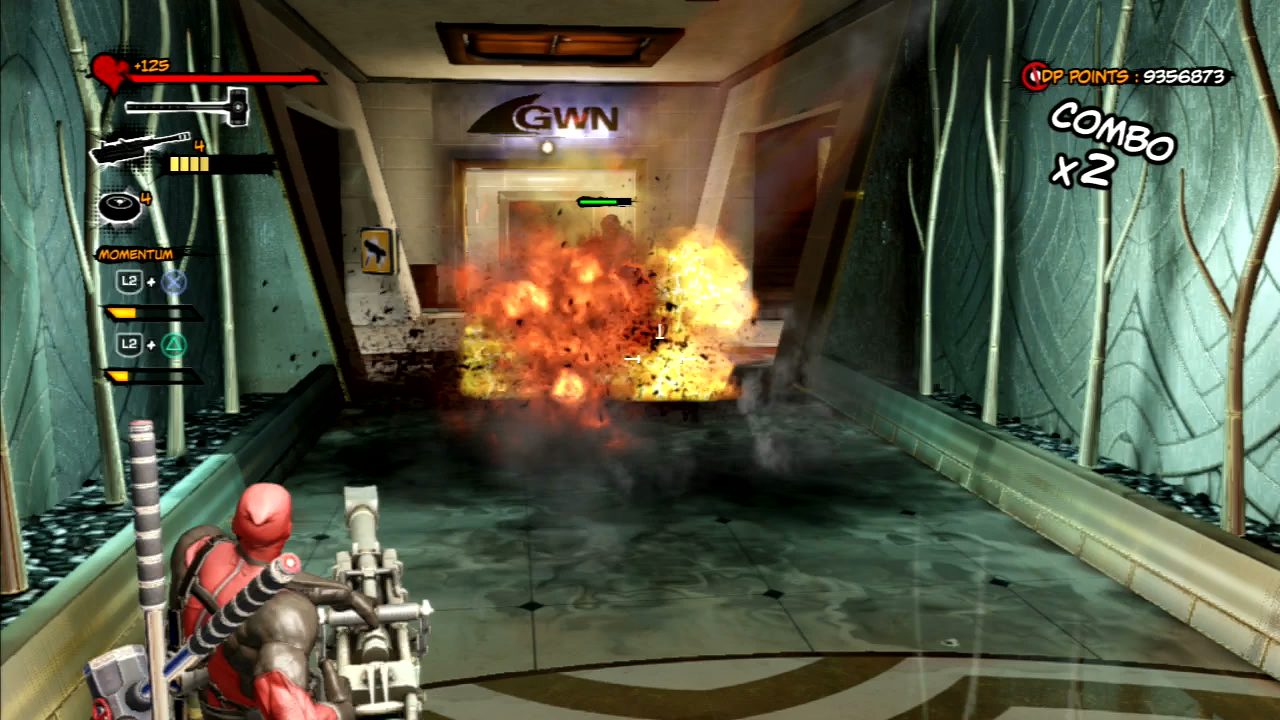Select the L2 button prompt above X
1280x720 pixels.
coord(128,281)
